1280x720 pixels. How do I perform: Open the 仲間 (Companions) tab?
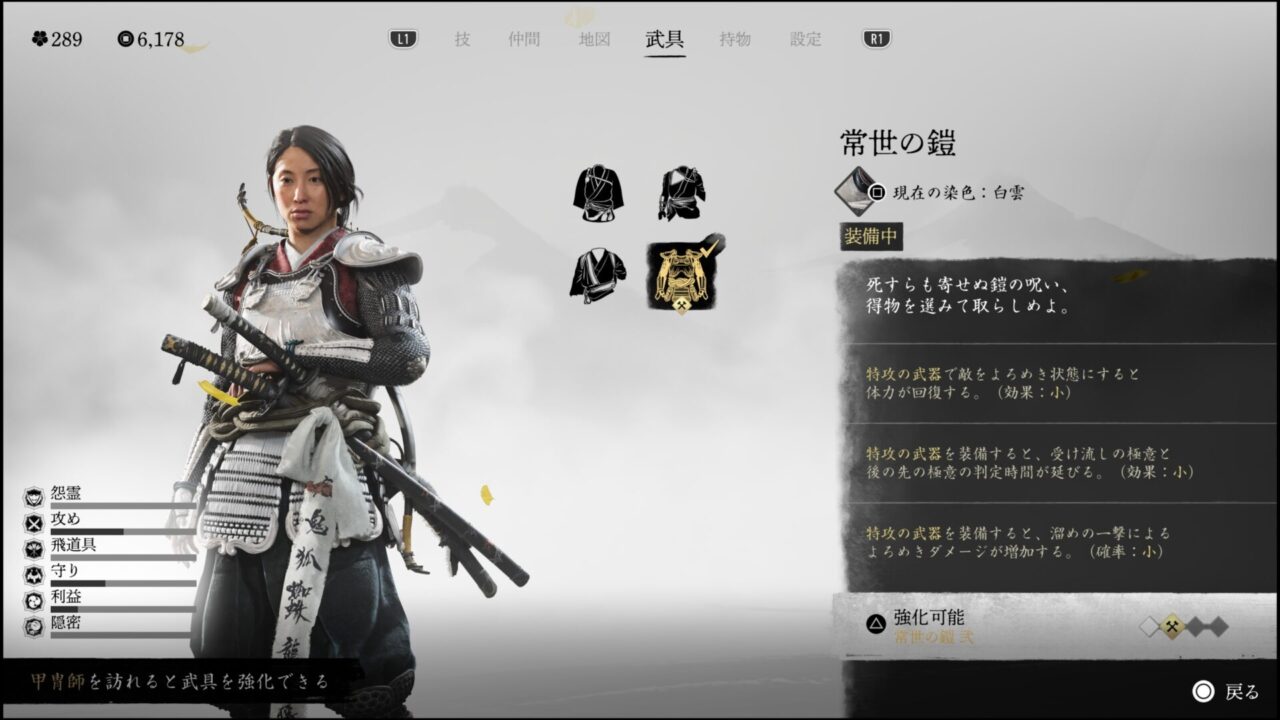[524, 40]
